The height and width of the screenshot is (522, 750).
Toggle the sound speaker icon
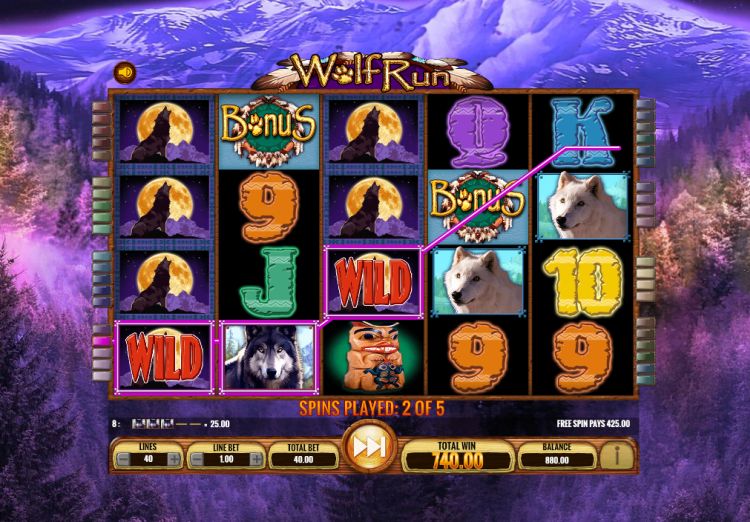125,72
